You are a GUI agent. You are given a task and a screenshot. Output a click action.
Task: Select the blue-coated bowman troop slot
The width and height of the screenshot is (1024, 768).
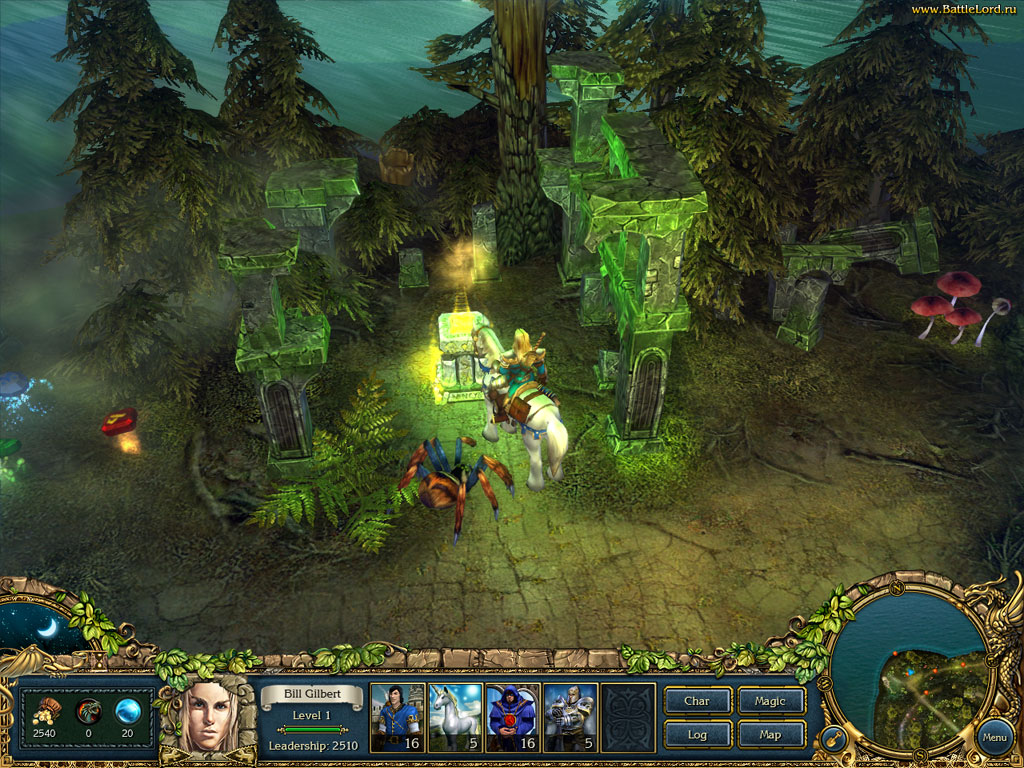(396, 716)
